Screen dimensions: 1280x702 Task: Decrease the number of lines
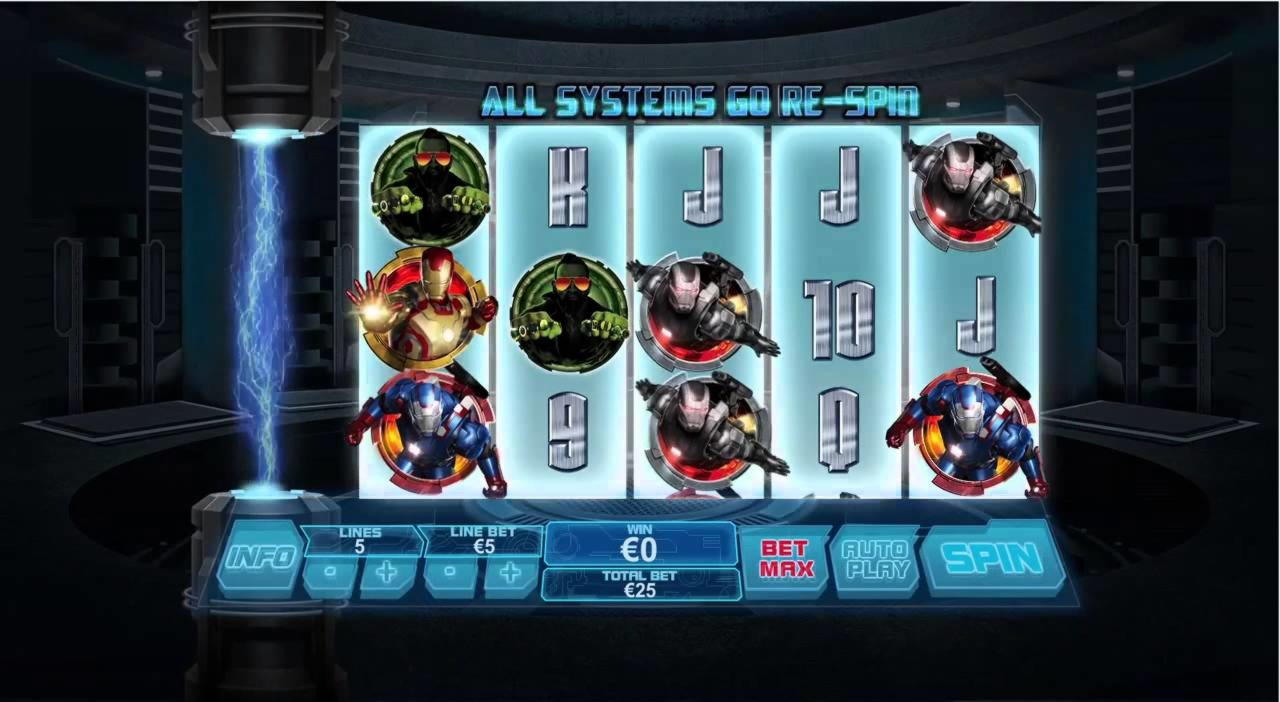(329, 575)
